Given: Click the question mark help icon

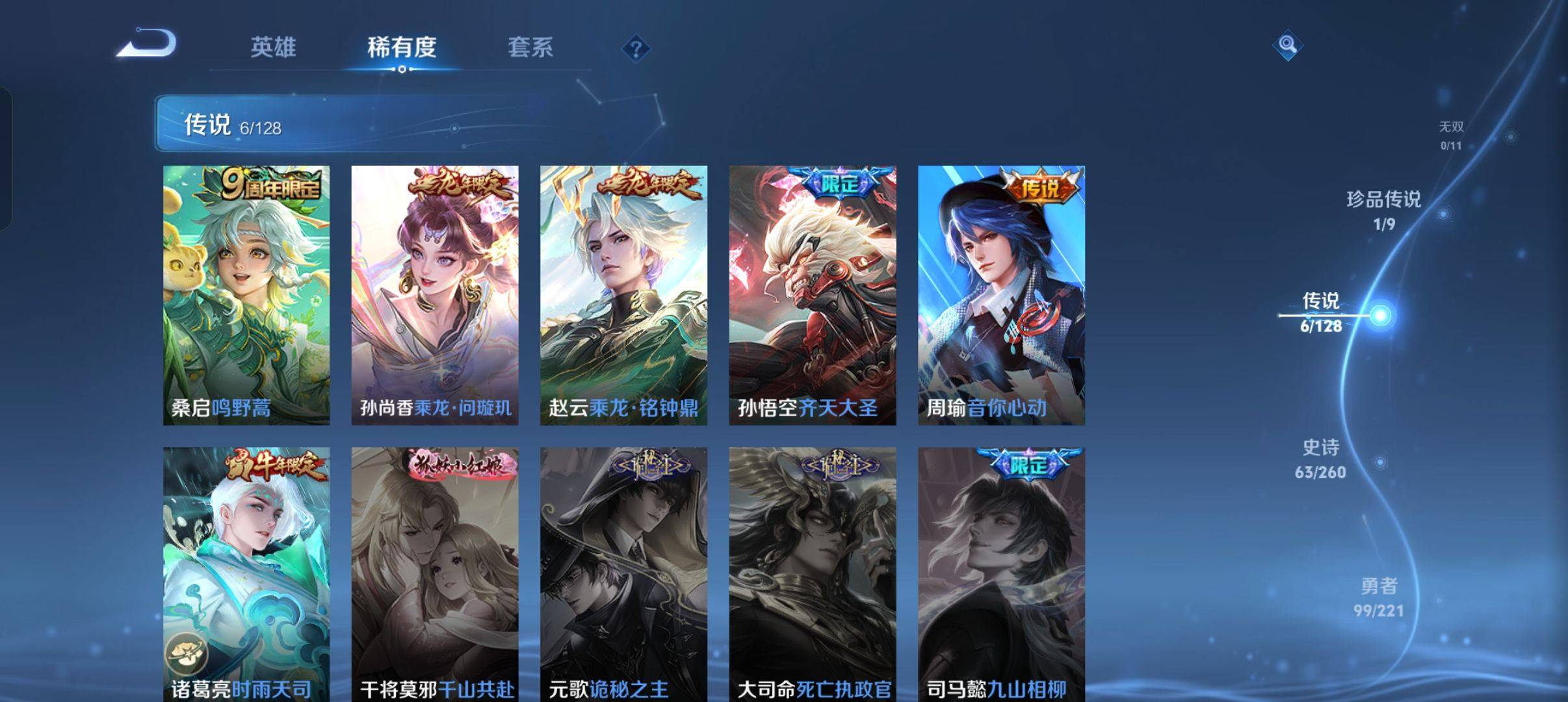Looking at the screenshot, I should (x=636, y=49).
